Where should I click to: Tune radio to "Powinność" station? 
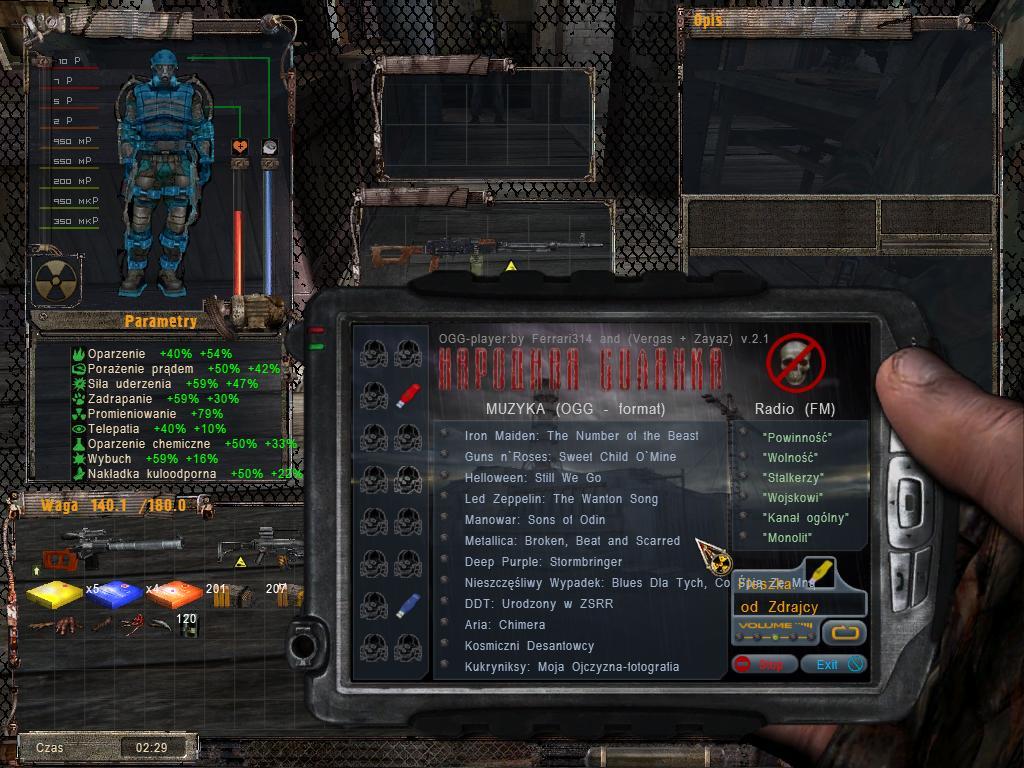pyautogui.click(x=797, y=438)
